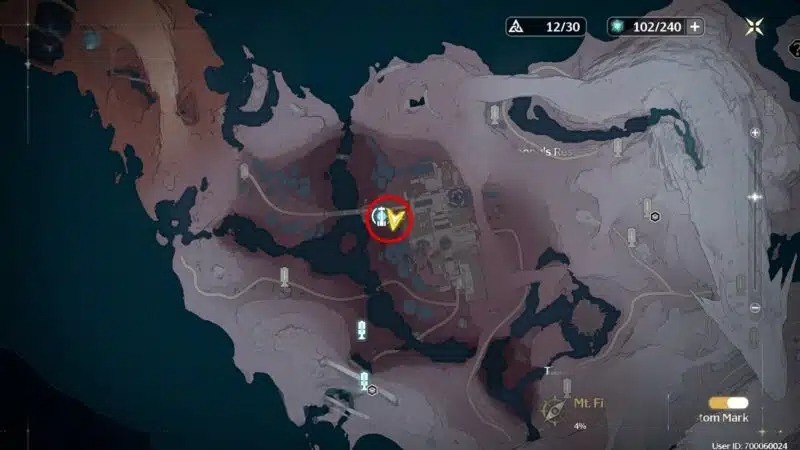This screenshot has width=800, height=450.
Task: Open the Mt. Firmament compass exploration icon
Action: pos(551,408)
